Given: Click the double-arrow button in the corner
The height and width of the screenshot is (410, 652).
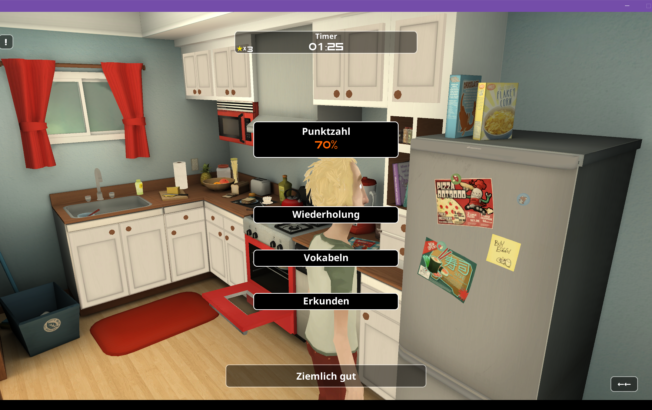Looking at the screenshot, I should (623, 384).
